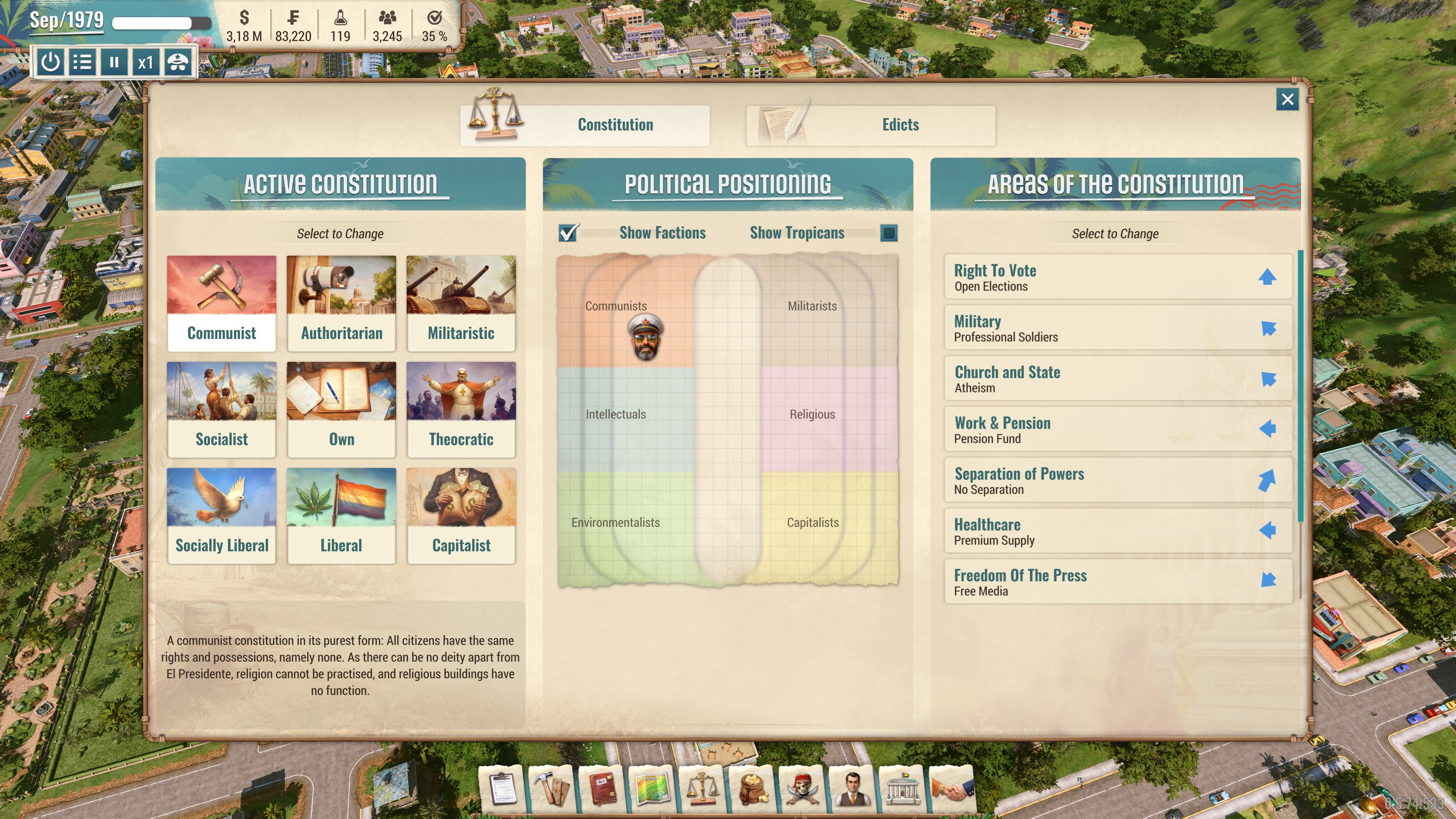This screenshot has width=1456, height=819.
Task: Toggle x1 game speed button
Action: (x=146, y=62)
